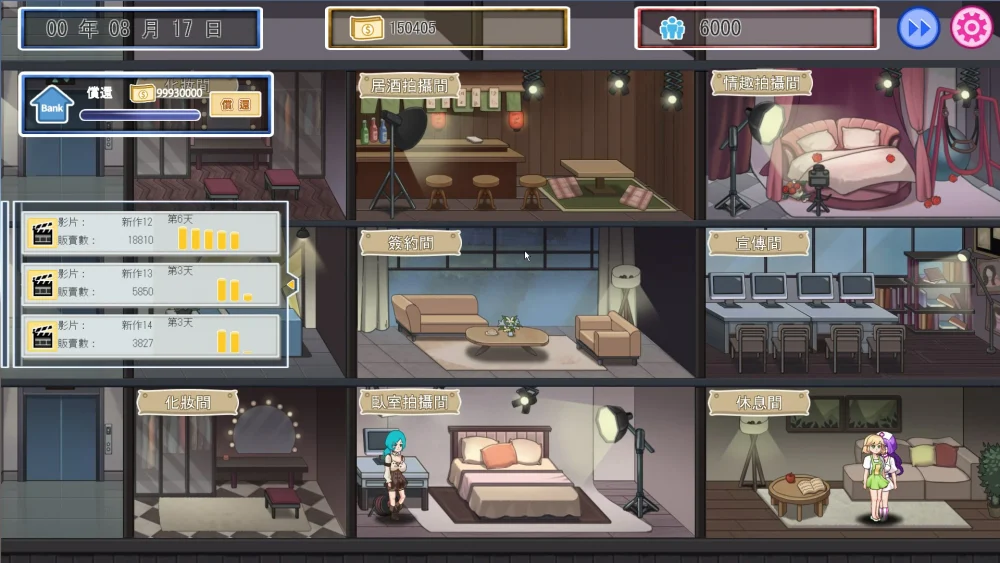This screenshot has width=1000, height=563.
Task: Select the 新作14 film row
Action: [x=152, y=336]
